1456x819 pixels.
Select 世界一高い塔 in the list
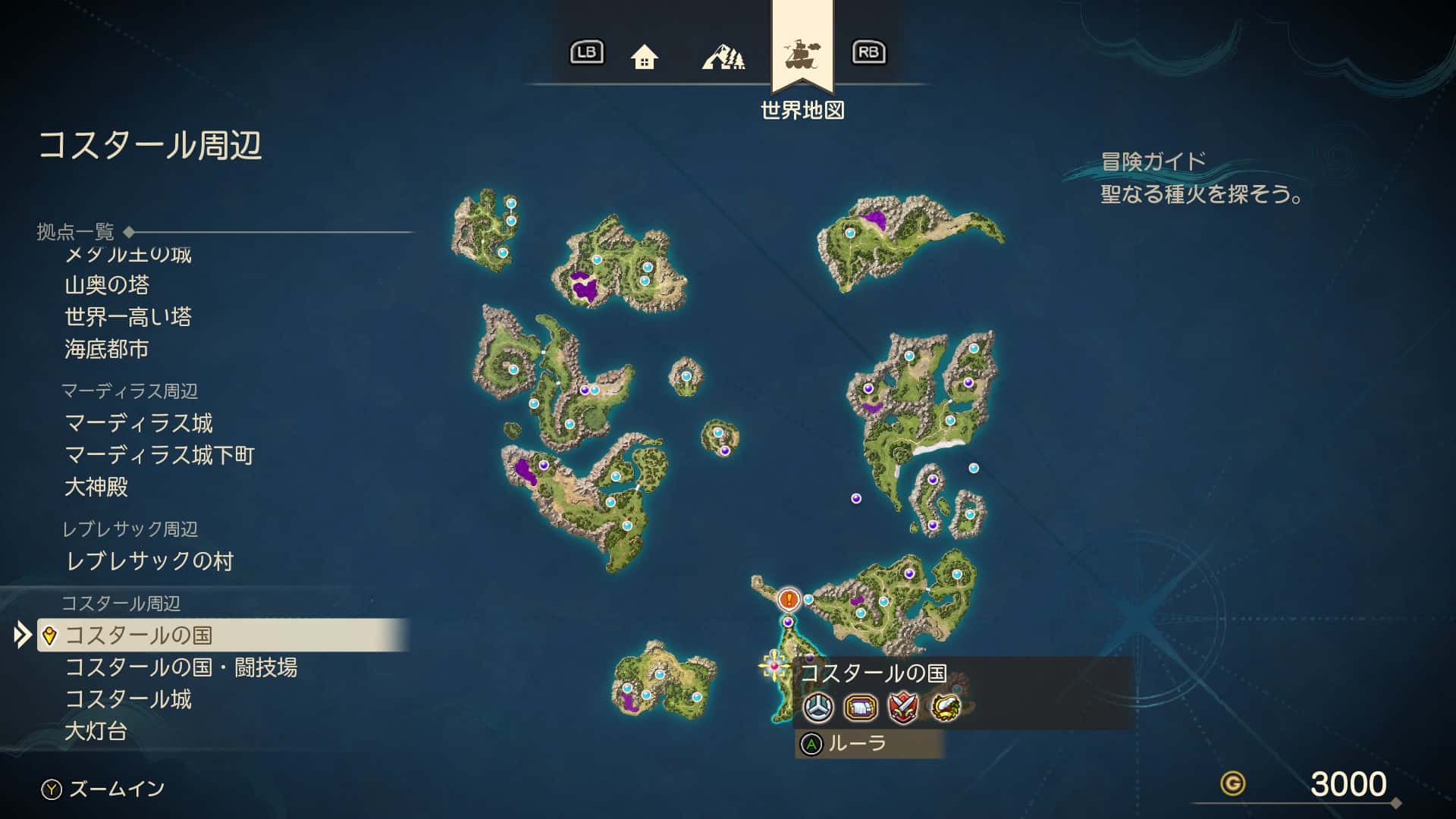128,317
